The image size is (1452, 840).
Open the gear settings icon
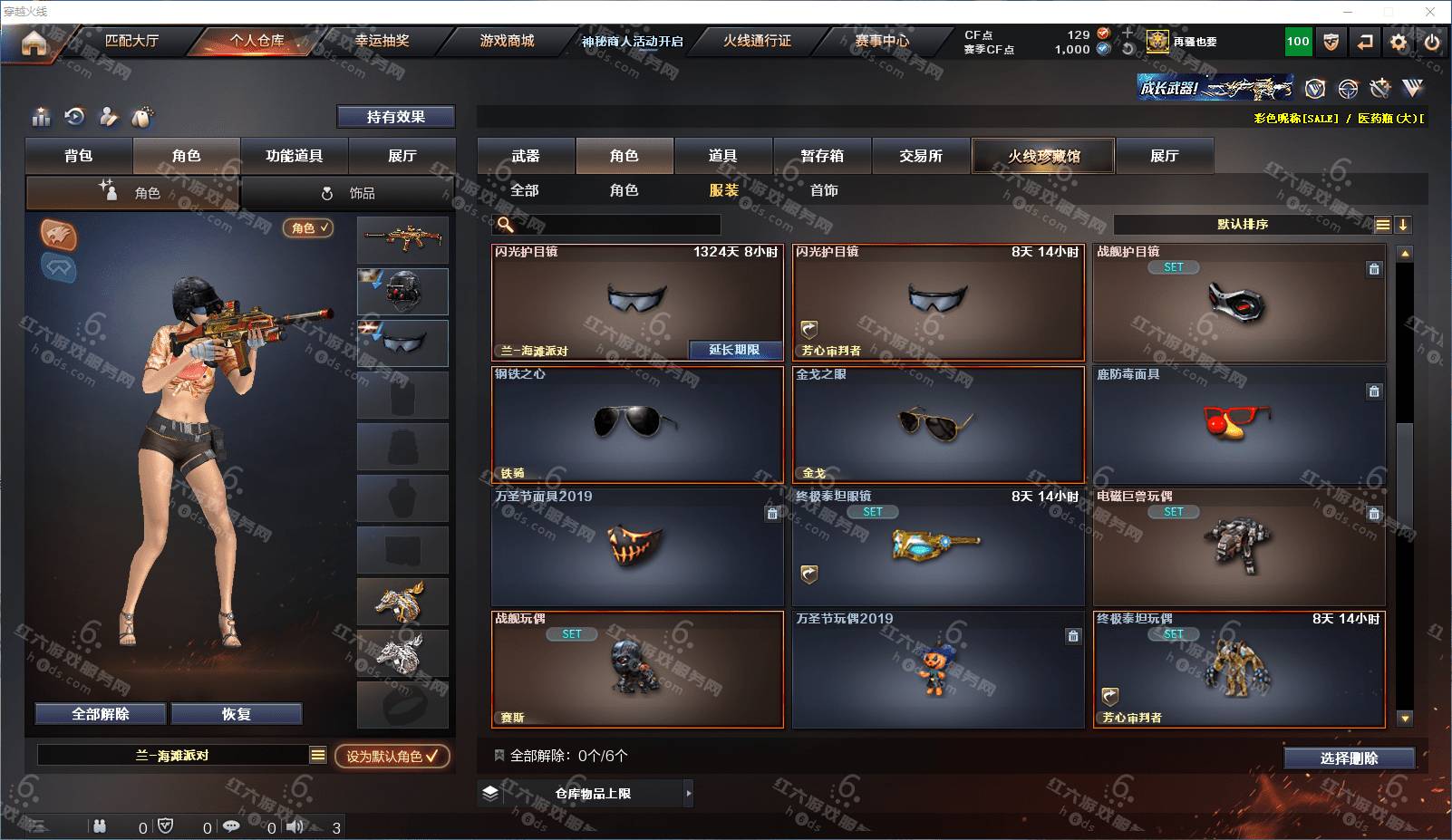[1399, 42]
